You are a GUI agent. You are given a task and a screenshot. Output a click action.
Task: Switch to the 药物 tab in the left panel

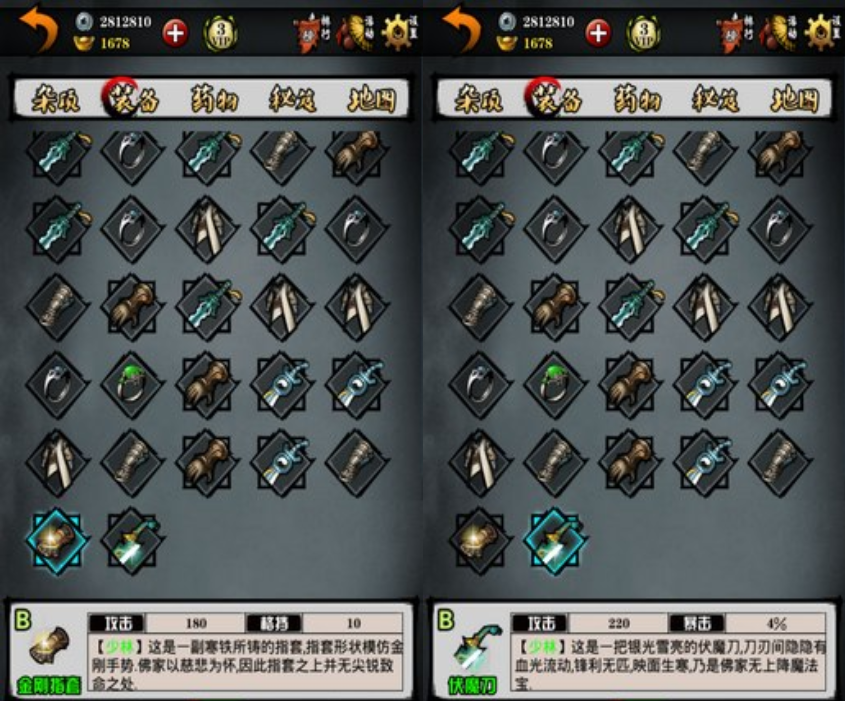point(215,100)
